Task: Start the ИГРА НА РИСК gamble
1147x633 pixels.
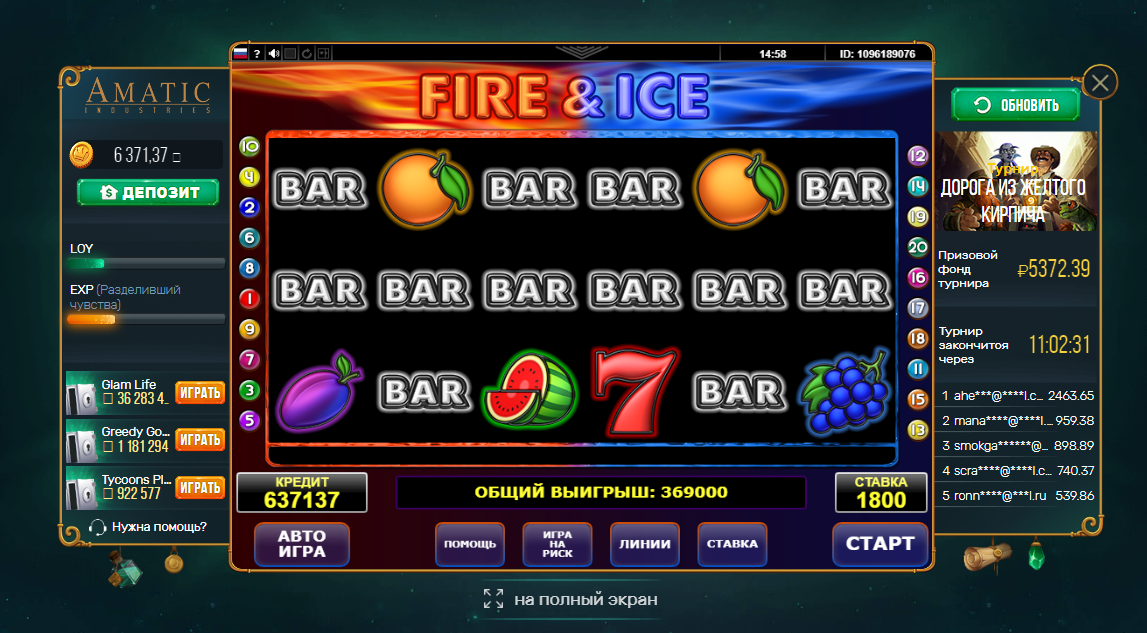Action: coord(557,544)
